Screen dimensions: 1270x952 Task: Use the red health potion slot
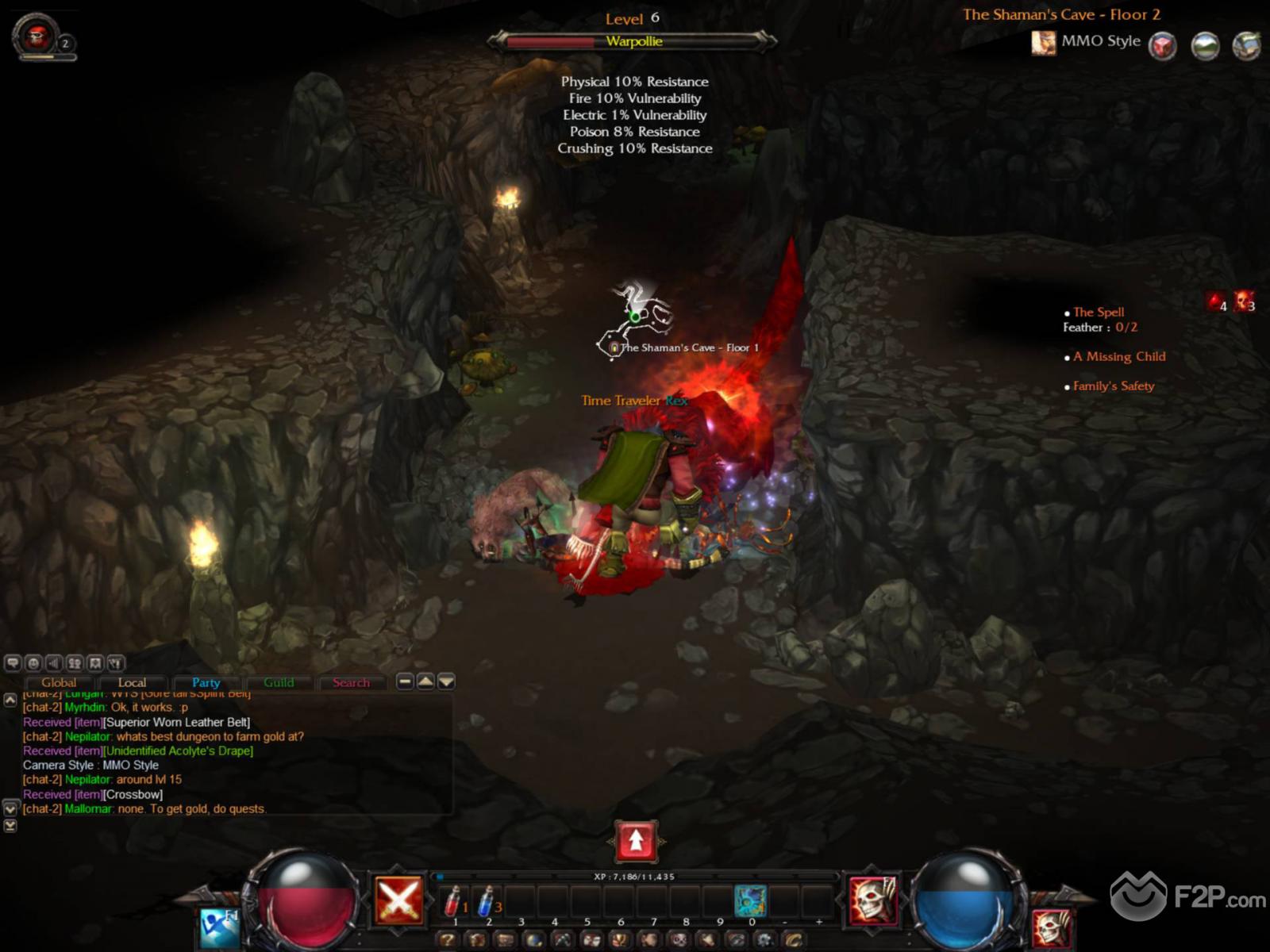click(454, 901)
